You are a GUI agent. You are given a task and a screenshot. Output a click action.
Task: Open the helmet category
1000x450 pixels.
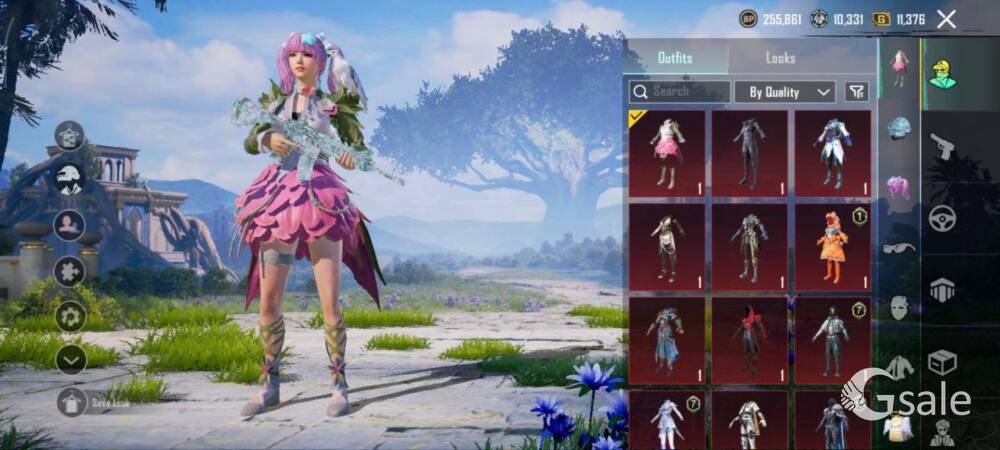point(900,128)
